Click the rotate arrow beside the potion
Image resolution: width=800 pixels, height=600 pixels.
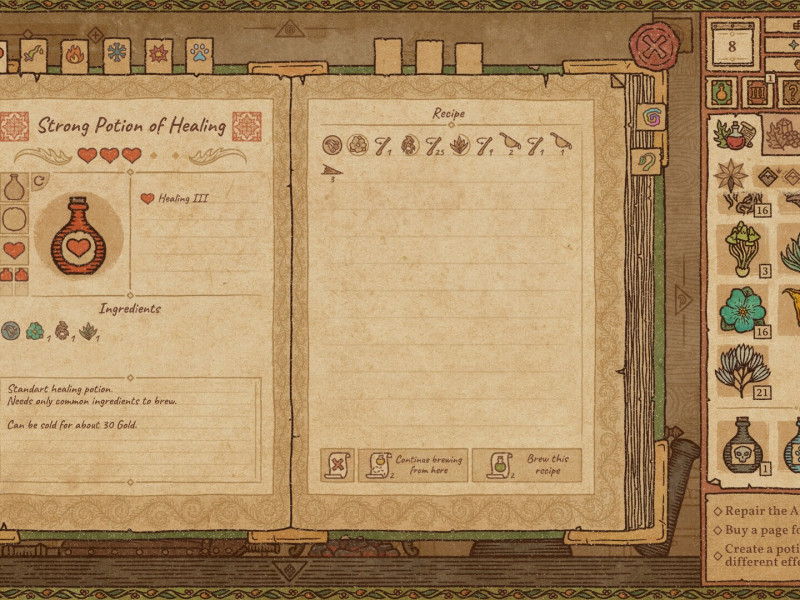tap(39, 181)
